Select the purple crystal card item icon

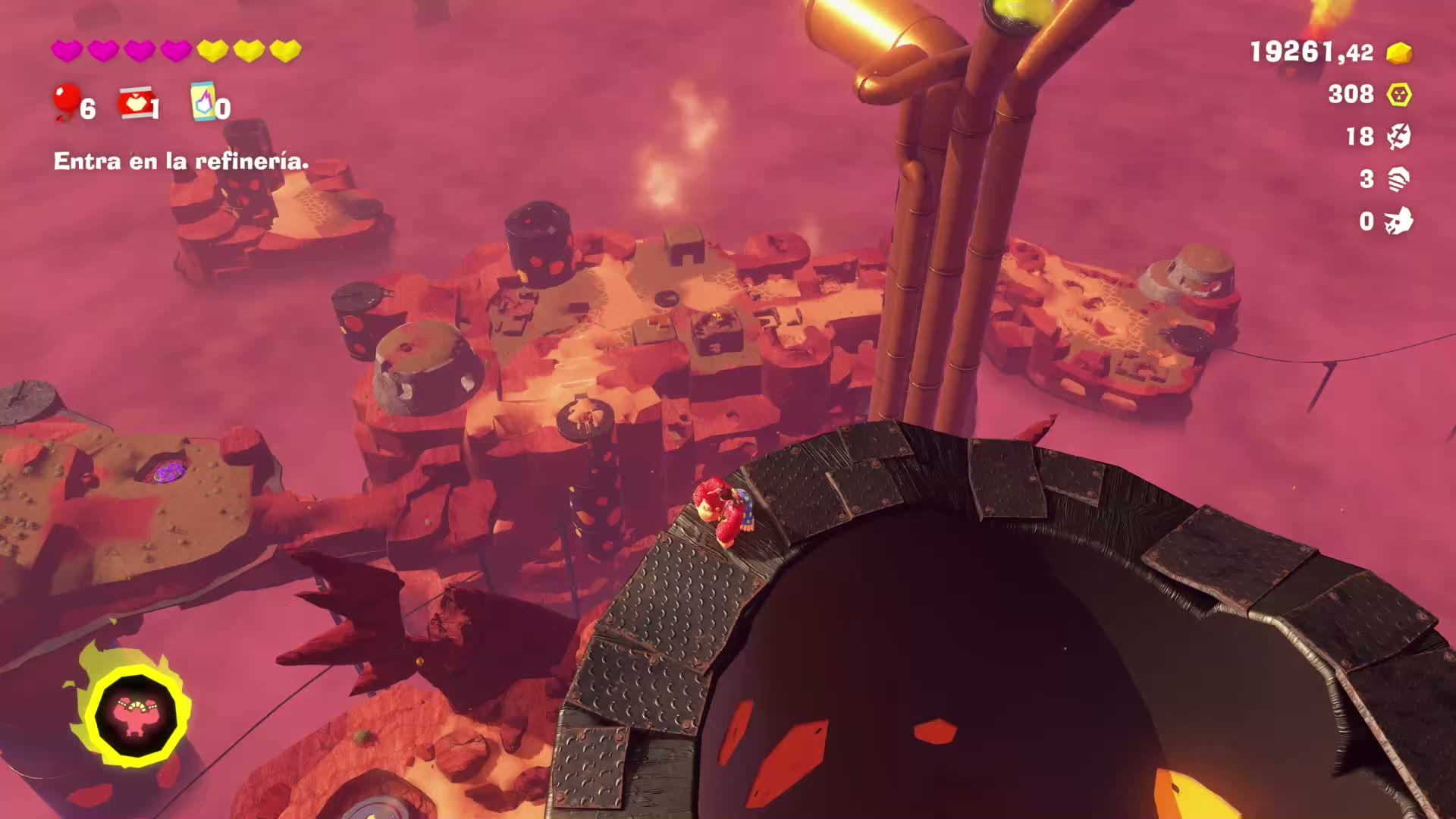coord(202,102)
